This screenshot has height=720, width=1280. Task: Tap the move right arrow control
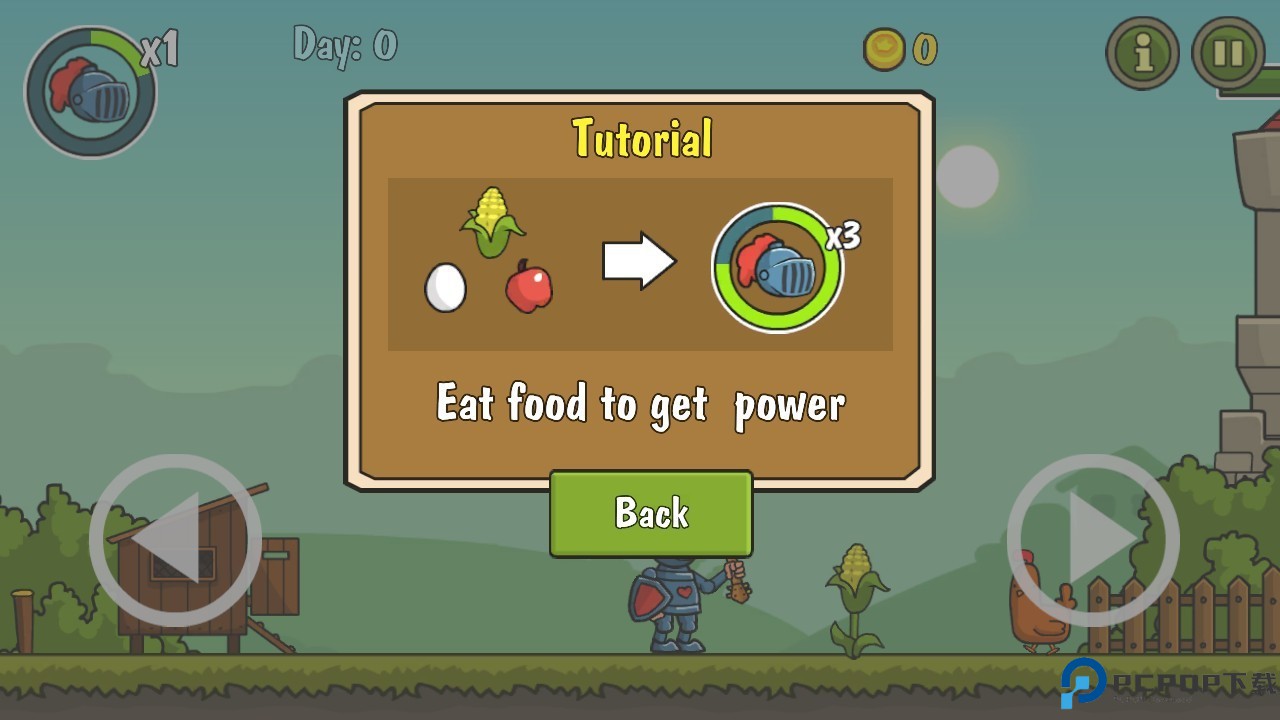click(x=1093, y=541)
